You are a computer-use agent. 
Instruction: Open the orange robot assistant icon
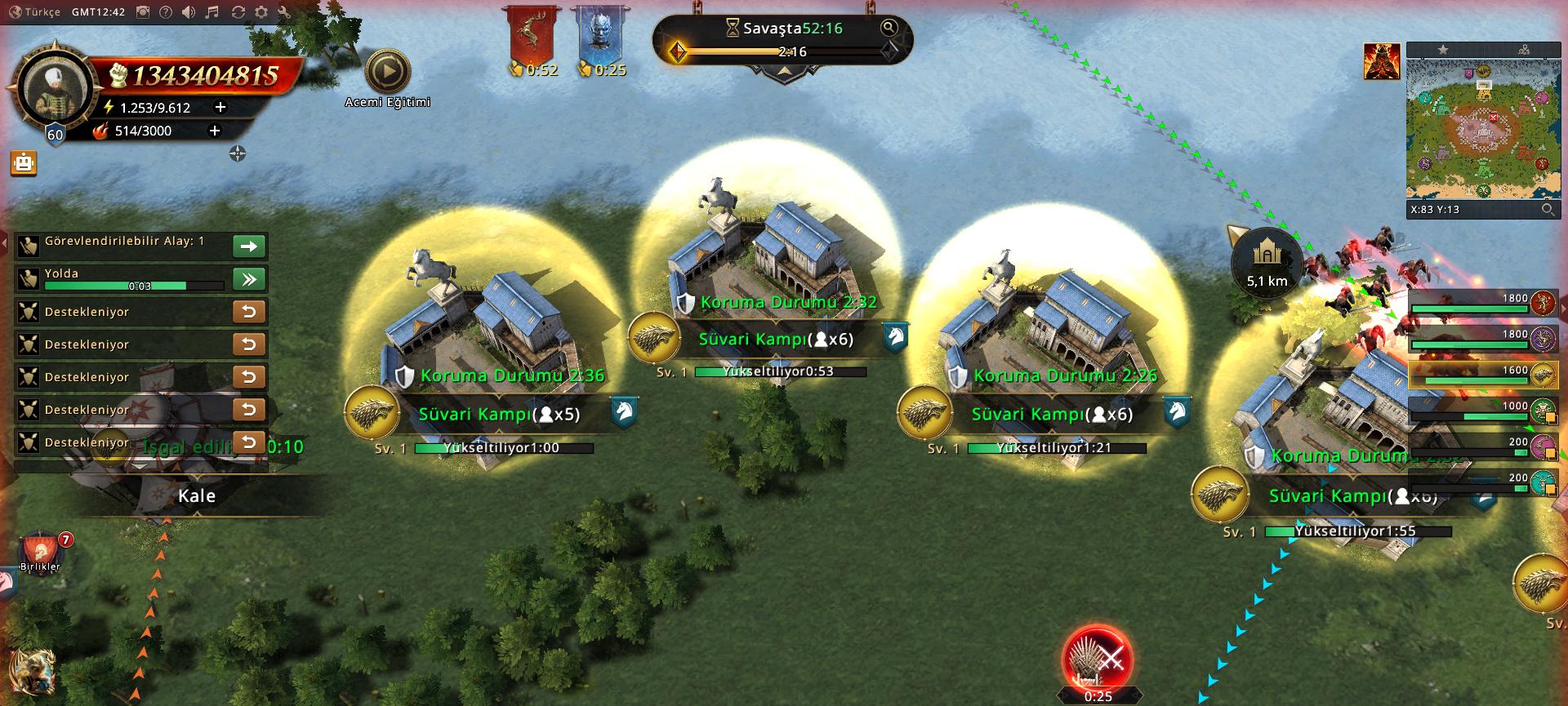pos(24,163)
